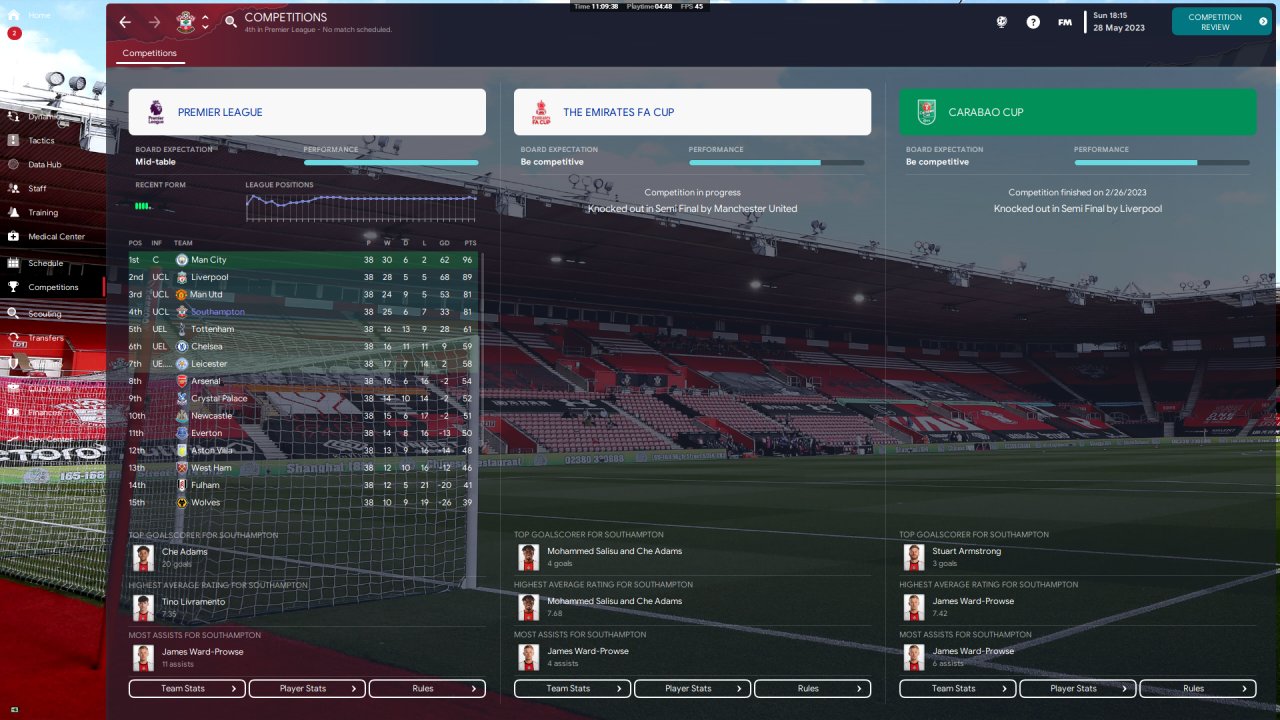Select Medical Center in the sidebar
Viewport: 1280px width, 720px height.
[x=56, y=237]
